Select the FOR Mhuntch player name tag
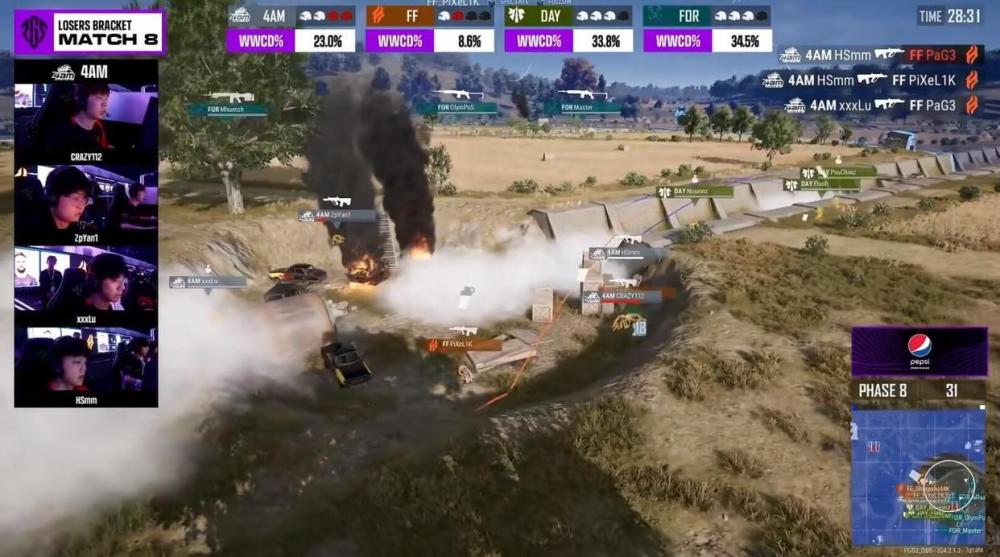1000x557 pixels. click(230, 110)
